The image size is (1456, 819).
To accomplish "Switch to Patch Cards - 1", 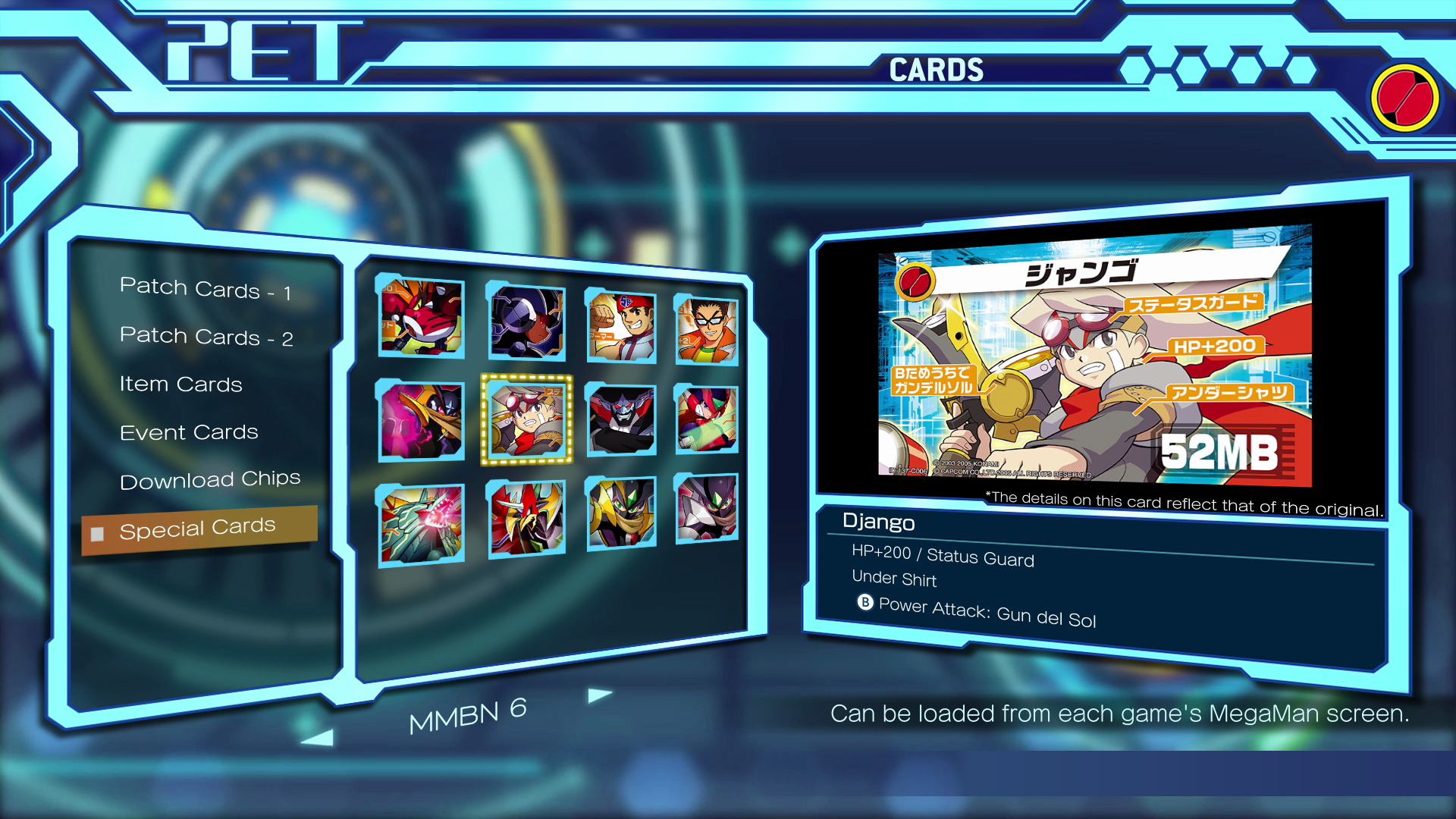I will (x=206, y=289).
